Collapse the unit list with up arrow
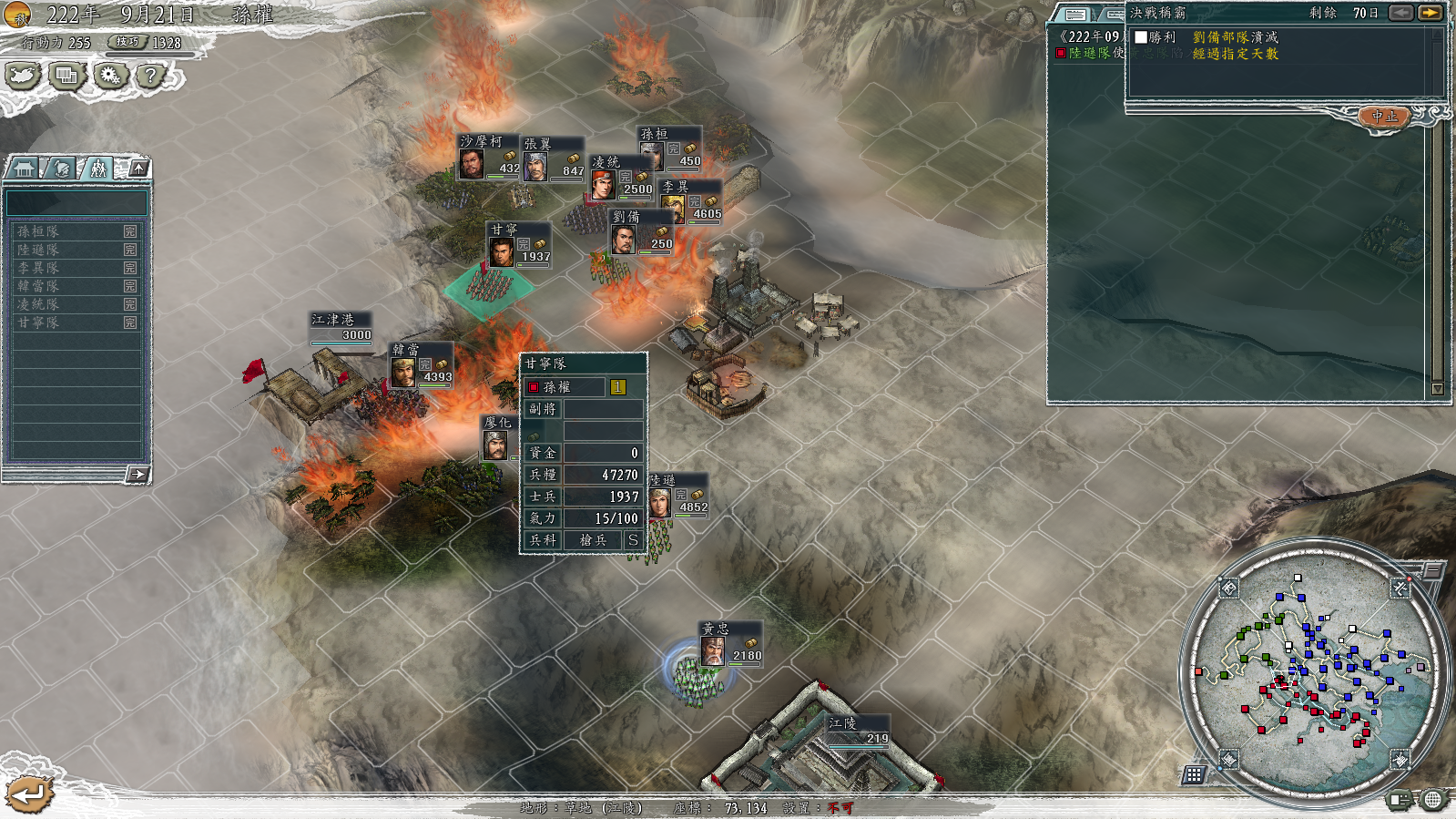The height and width of the screenshot is (819, 1456). click(138, 168)
